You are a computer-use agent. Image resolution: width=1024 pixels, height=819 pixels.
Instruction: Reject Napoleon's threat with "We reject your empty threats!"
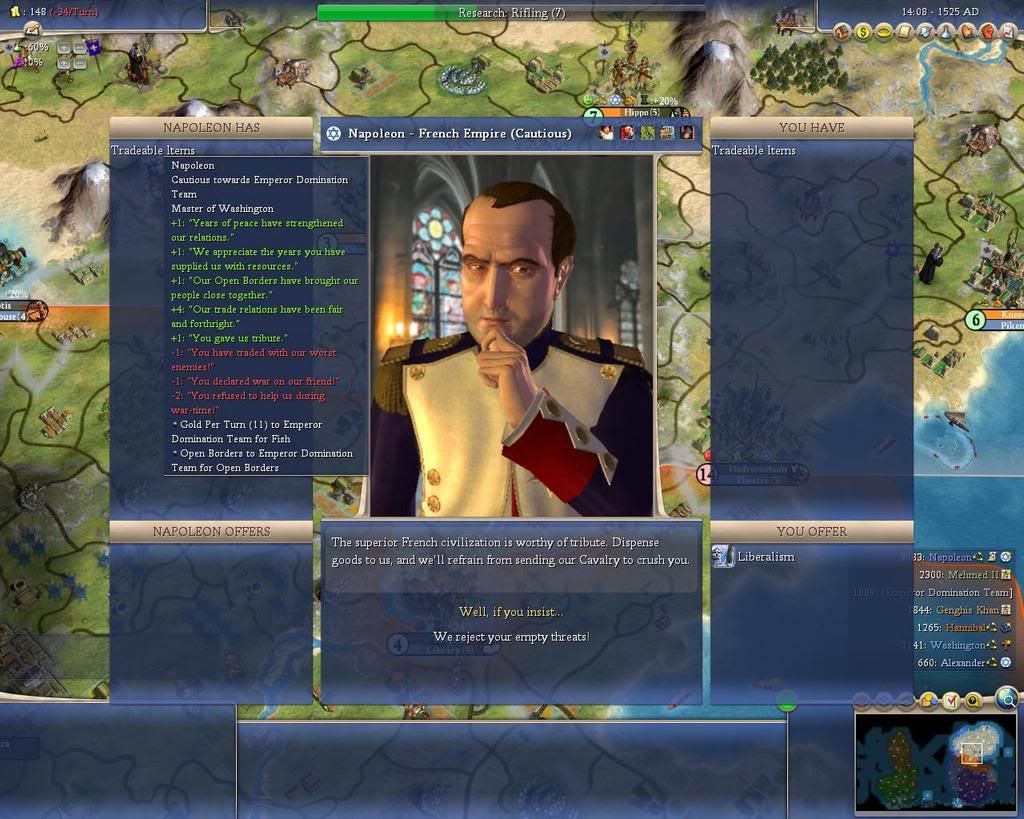point(510,637)
